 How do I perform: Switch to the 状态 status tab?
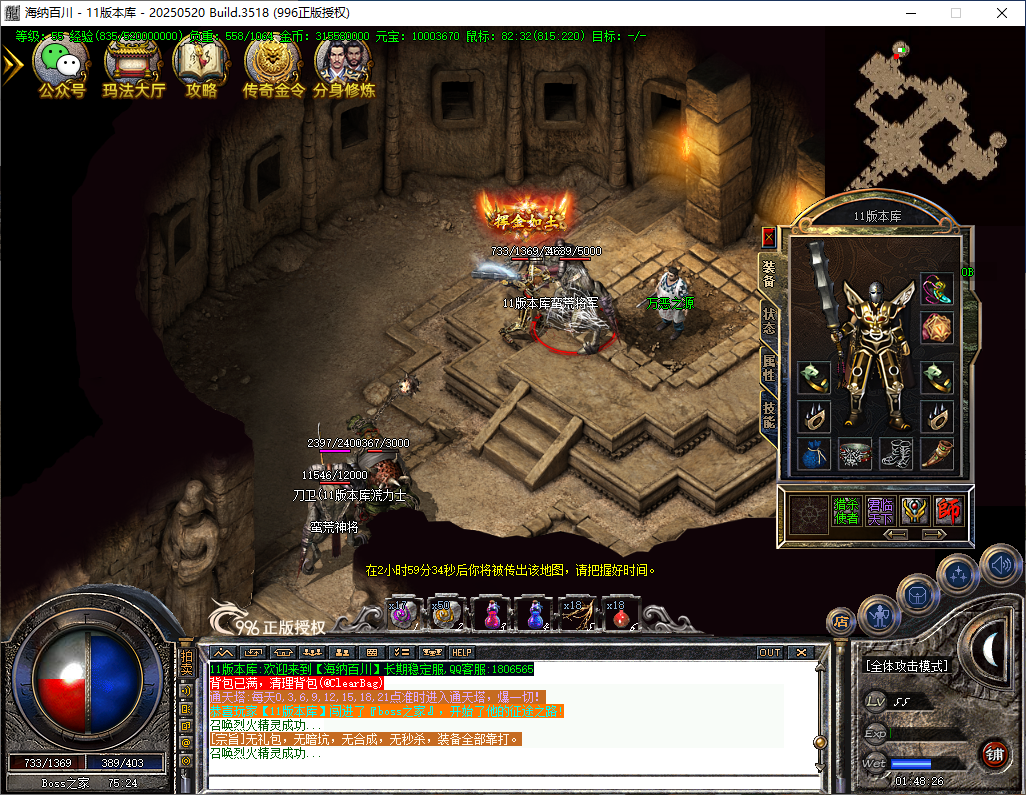click(768, 320)
